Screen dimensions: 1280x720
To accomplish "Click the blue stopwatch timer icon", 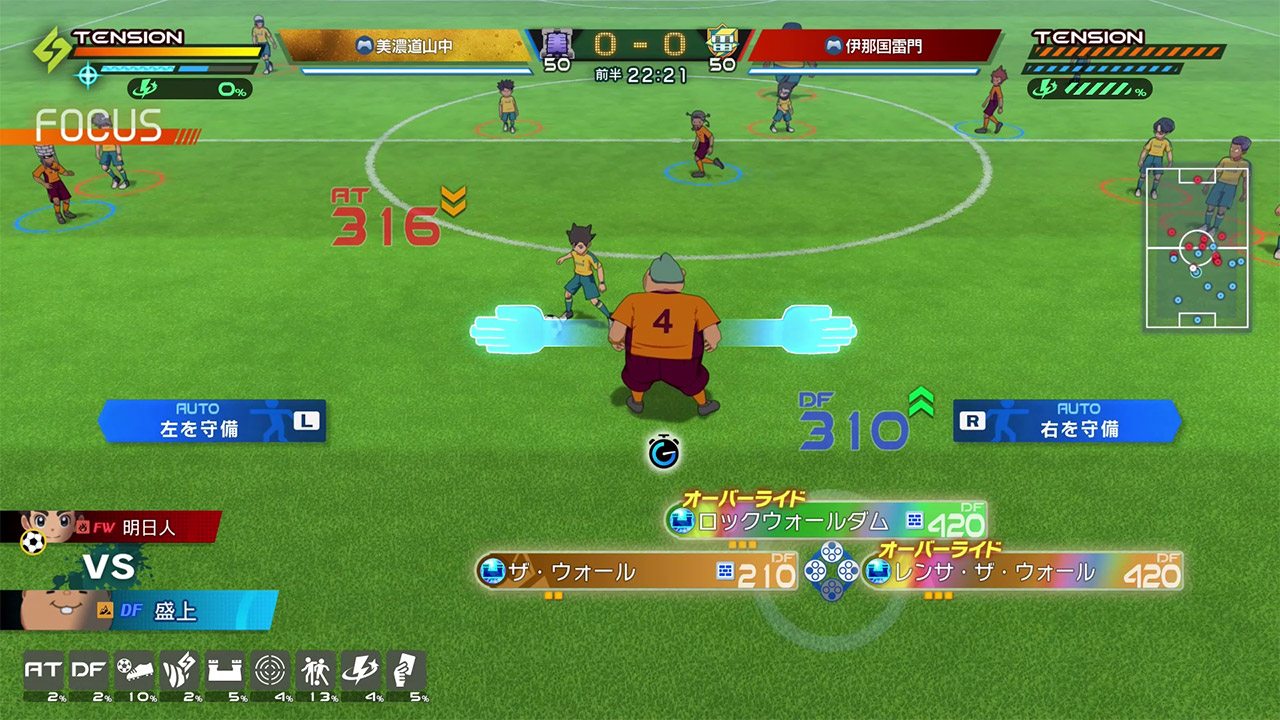I will click(662, 452).
